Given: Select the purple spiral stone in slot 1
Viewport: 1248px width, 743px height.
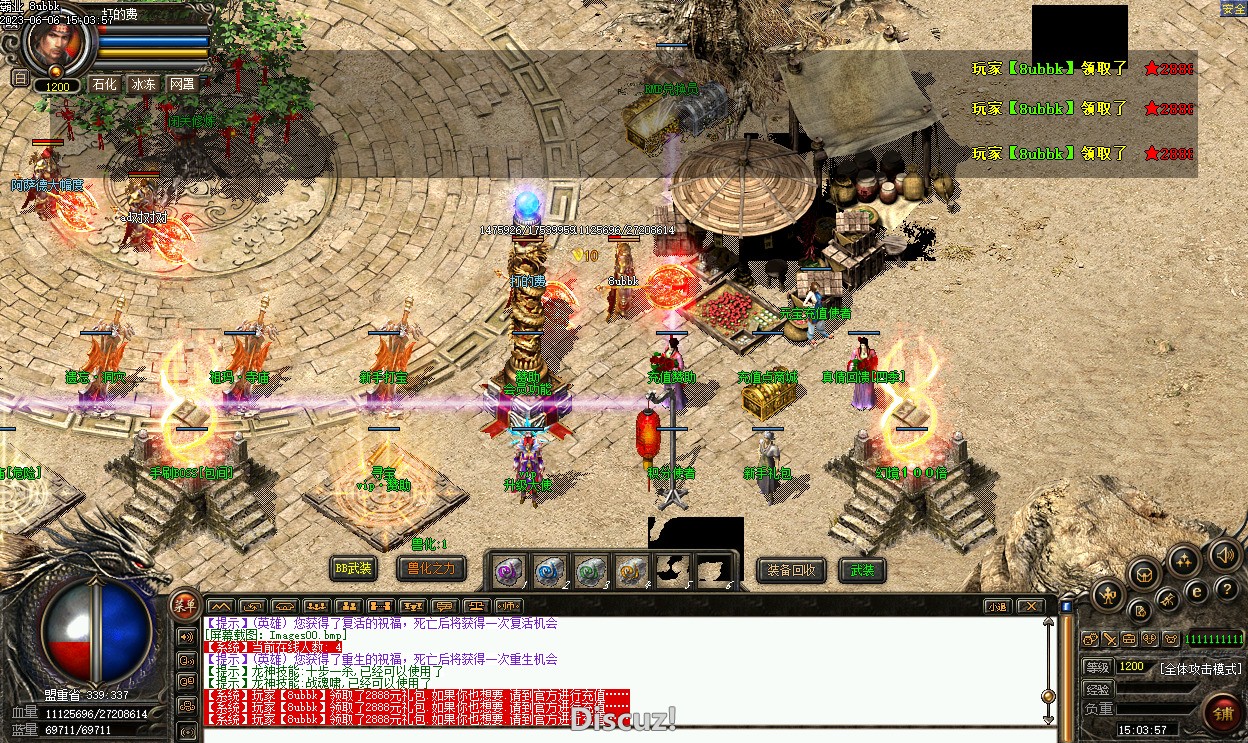Looking at the screenshot, I should (x=509, y=571).
